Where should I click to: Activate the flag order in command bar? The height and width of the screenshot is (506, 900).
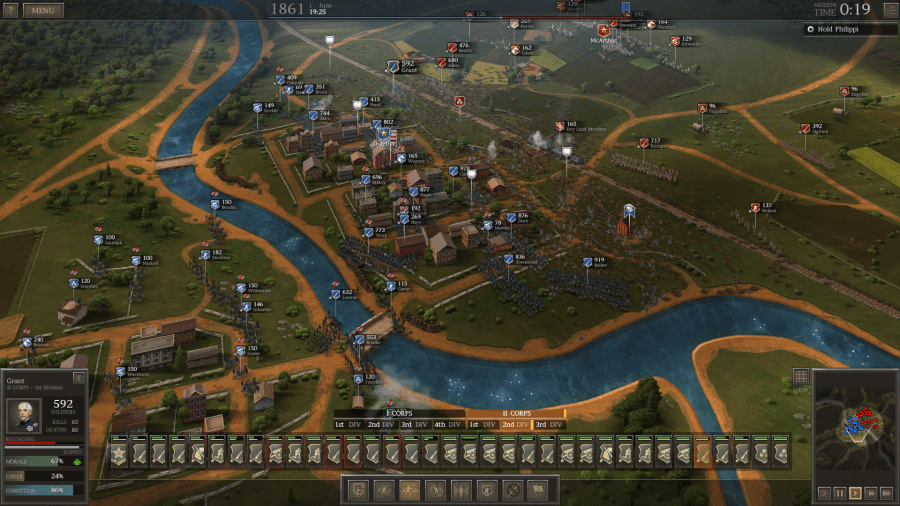click(x=538, y=490)
